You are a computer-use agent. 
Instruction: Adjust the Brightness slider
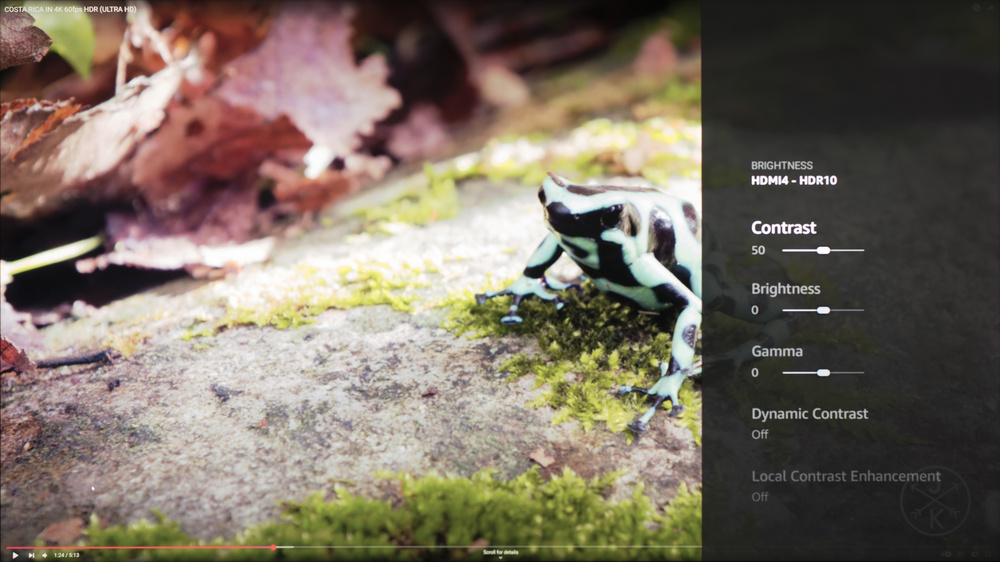point(822,310)
